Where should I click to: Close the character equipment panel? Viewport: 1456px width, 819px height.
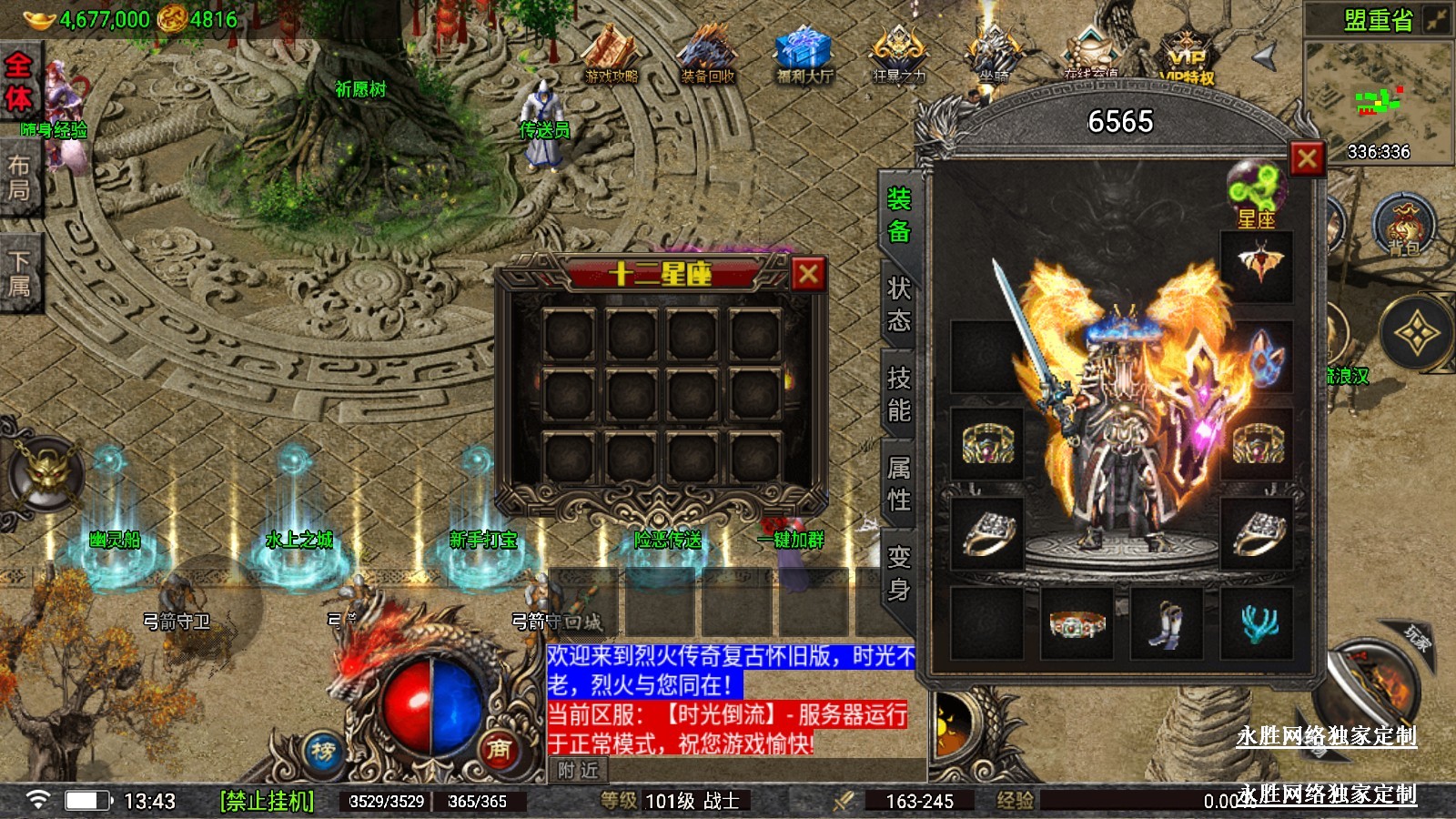click(x=1307, y=159)
